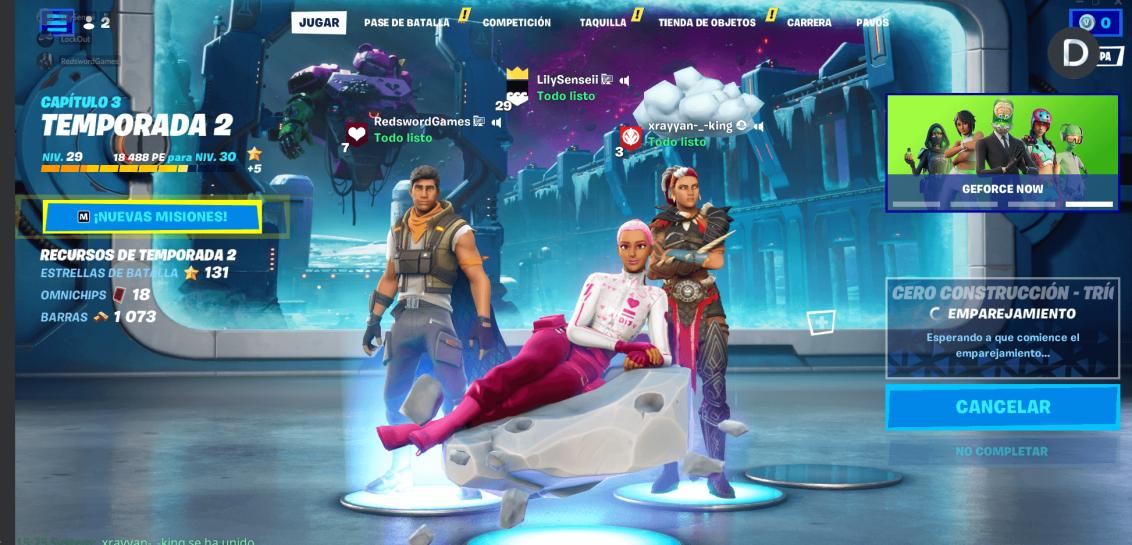Click the NO COMPLETAR option
1132x545 pixels.
[1001, 451]
